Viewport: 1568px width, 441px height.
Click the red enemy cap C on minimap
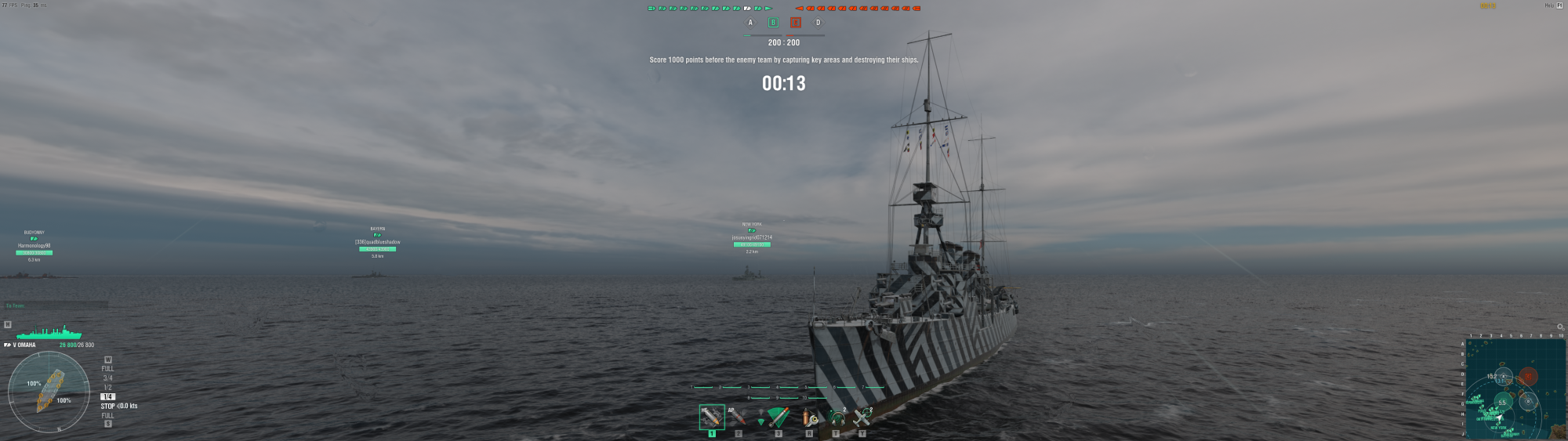click(1528, 377)
